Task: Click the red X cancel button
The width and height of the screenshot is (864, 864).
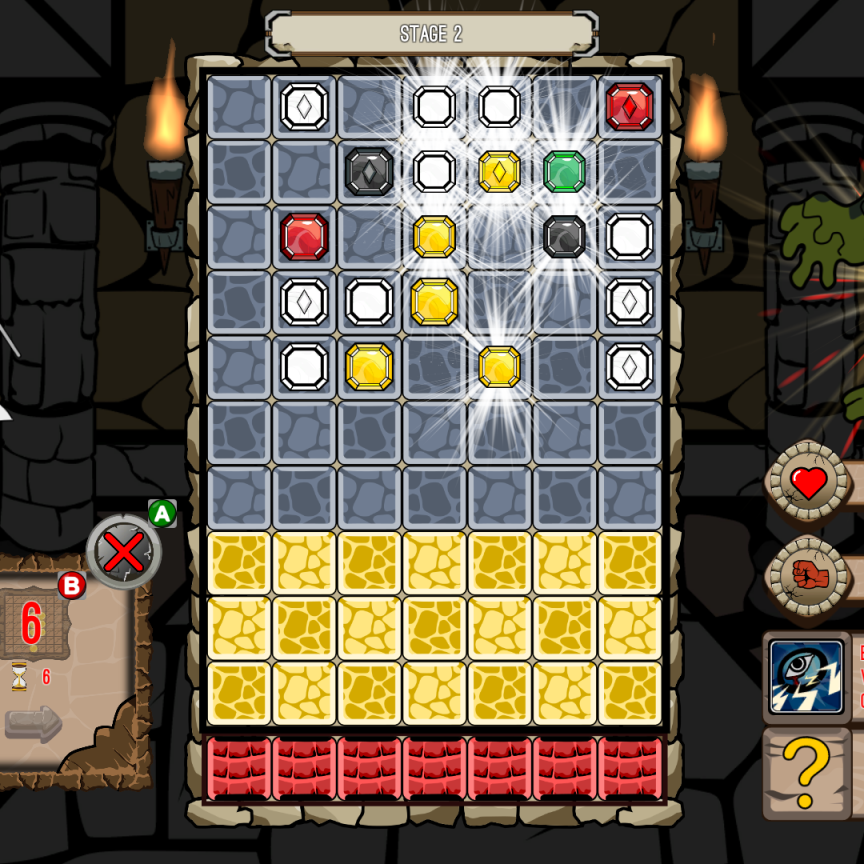Action: click(124, 551)
